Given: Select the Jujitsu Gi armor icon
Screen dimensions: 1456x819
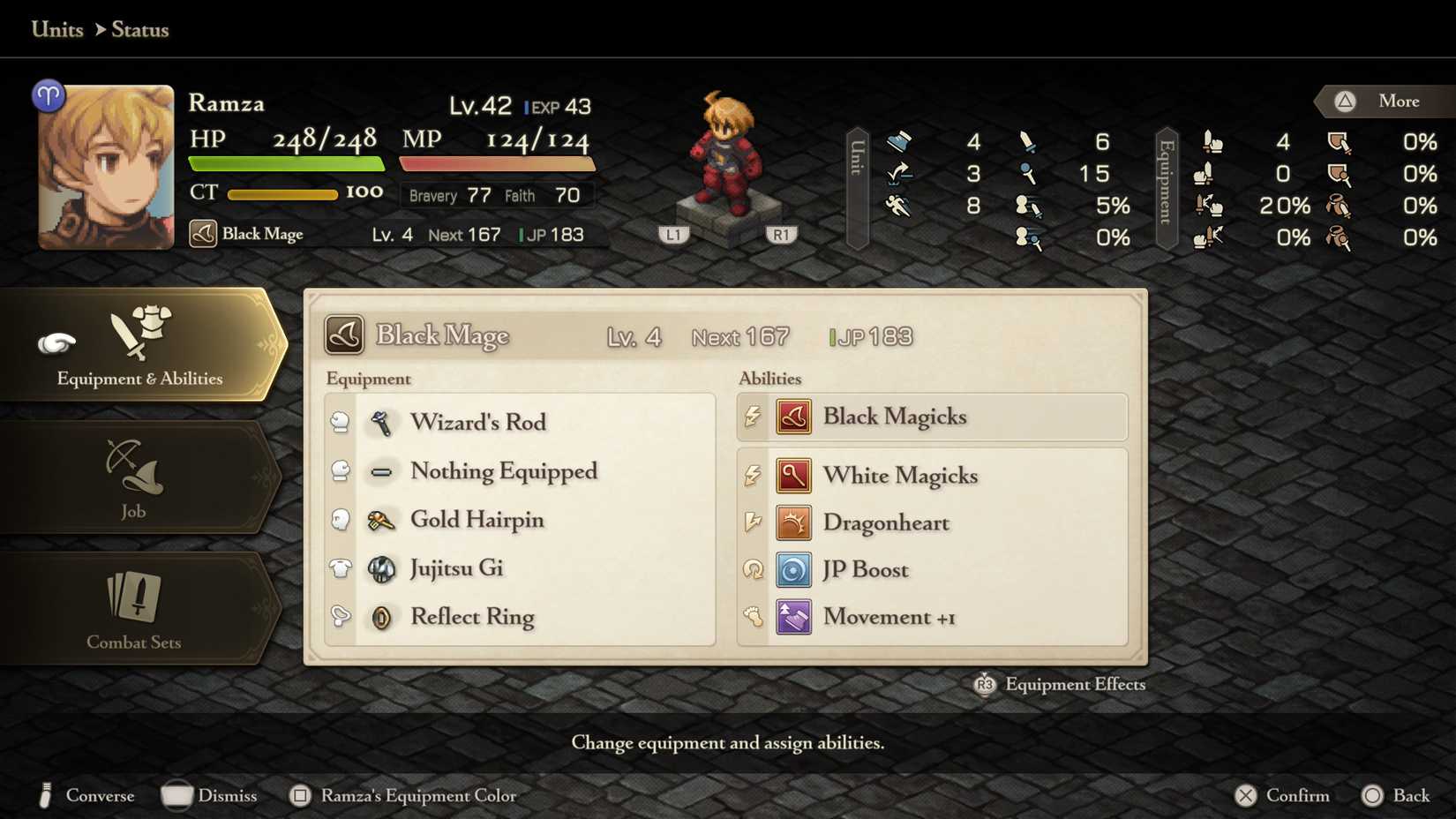Looking at the screenshot, I should coord(381,568).
